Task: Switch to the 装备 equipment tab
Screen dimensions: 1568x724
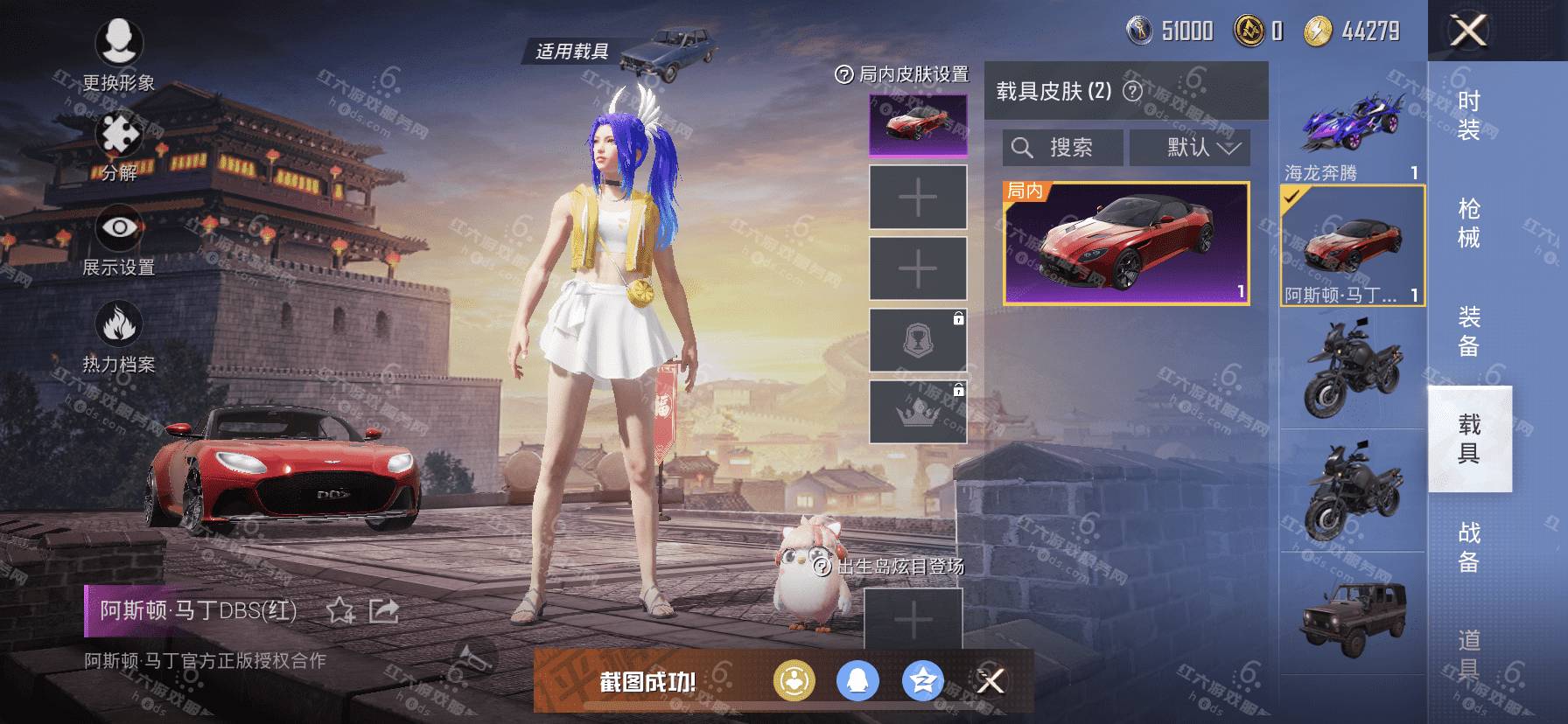Action: [1468, 331]
